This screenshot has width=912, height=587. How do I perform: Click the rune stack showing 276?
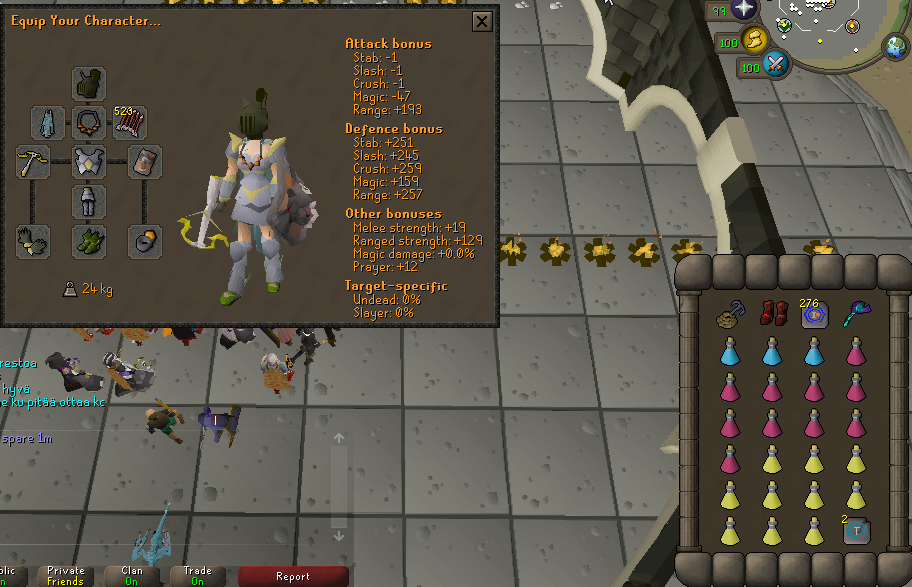tap(814, 314)
